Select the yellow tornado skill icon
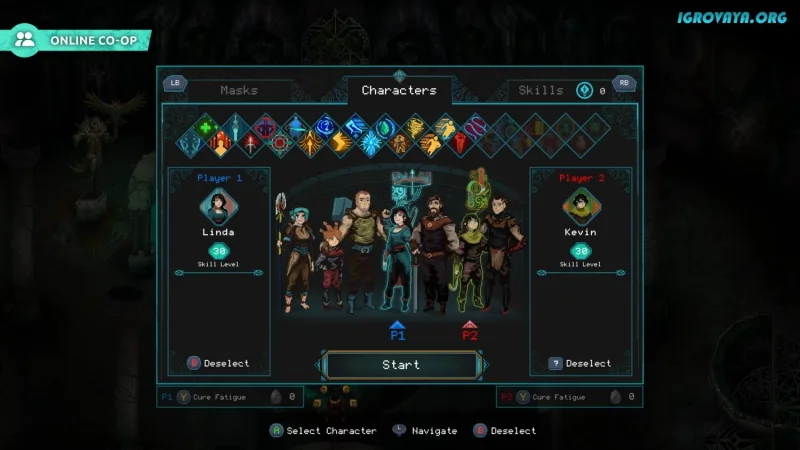Viewport: 800px width, 450px height. [x=415, y=126]
